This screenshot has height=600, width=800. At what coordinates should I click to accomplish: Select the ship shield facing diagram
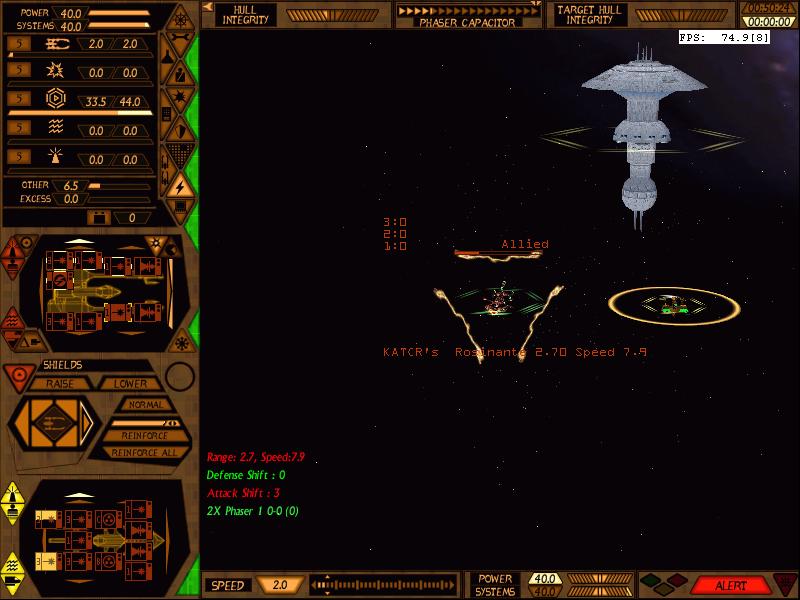[50, 425]
